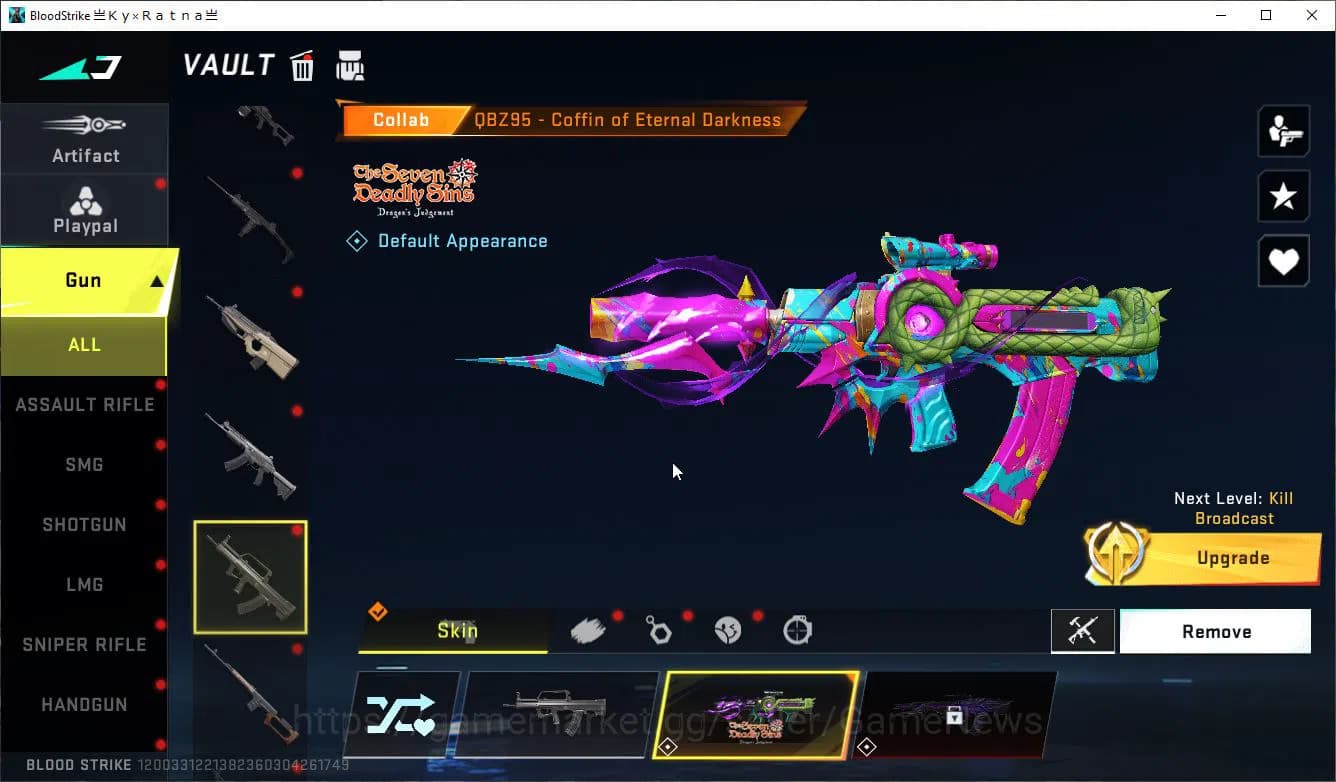Click the trash icon beside VAULT
The height and width of the screenshot is (782, 1336).
(x=302, y=66)
